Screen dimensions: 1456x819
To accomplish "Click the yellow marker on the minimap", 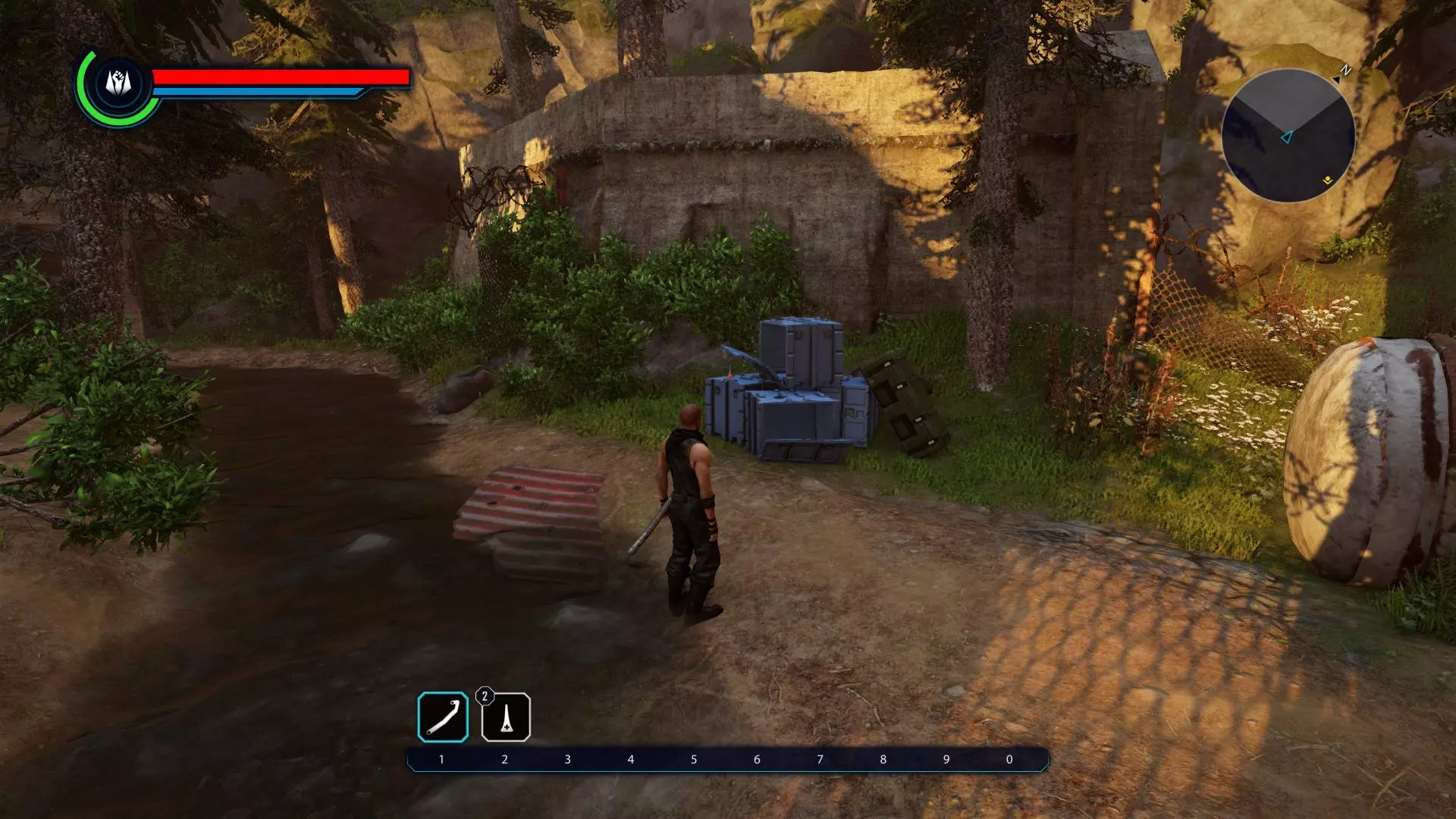I will 1327,180.
